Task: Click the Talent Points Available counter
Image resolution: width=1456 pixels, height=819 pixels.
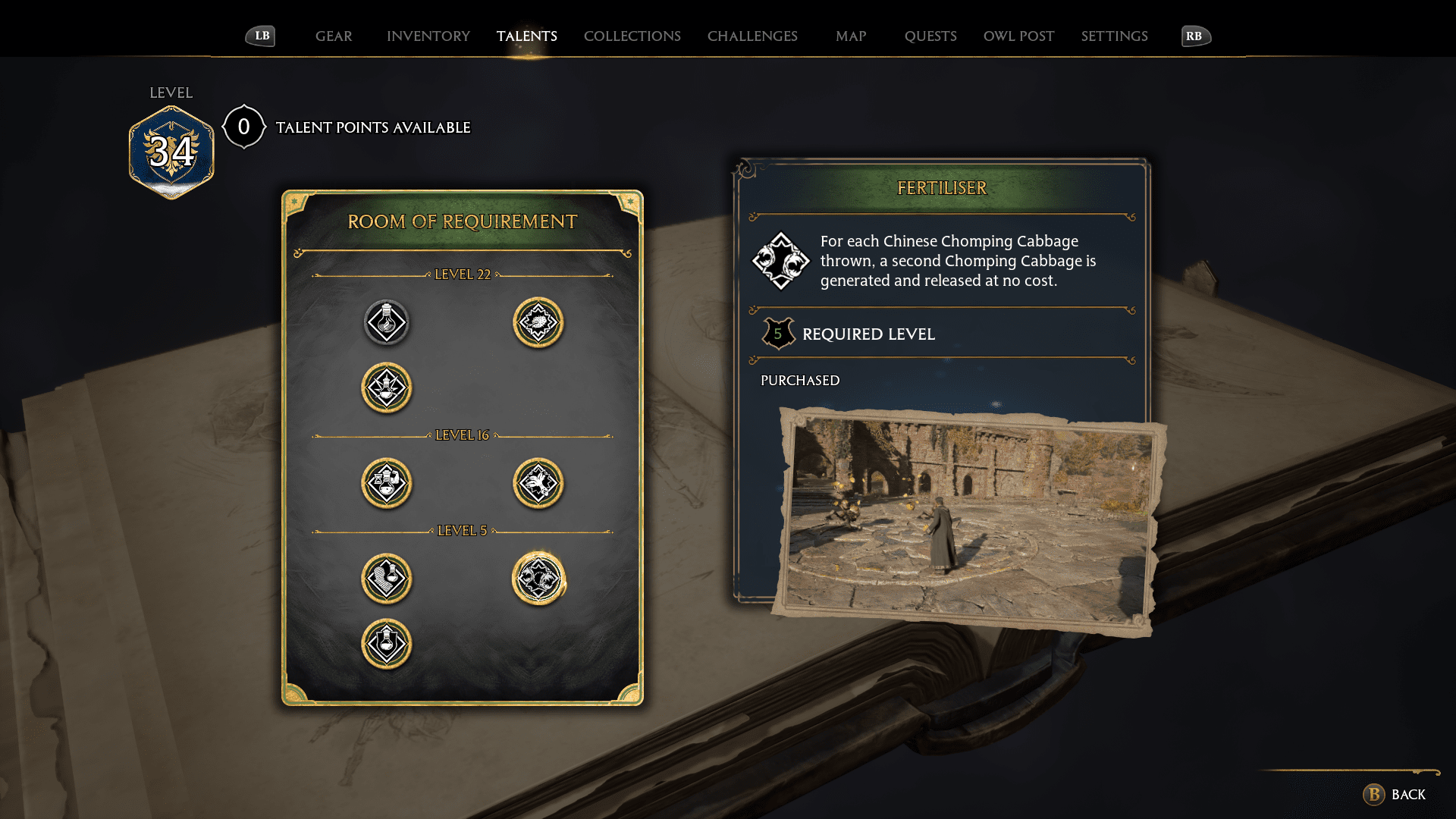Action: click(x=243, y=127)
